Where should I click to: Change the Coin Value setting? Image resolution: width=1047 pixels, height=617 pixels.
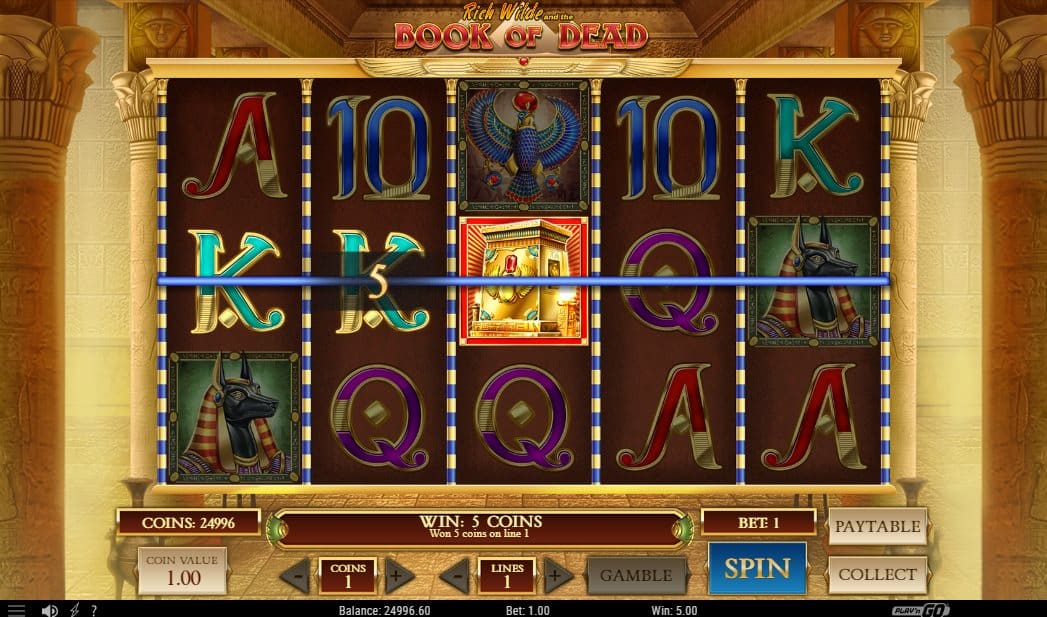pos(182,571)
